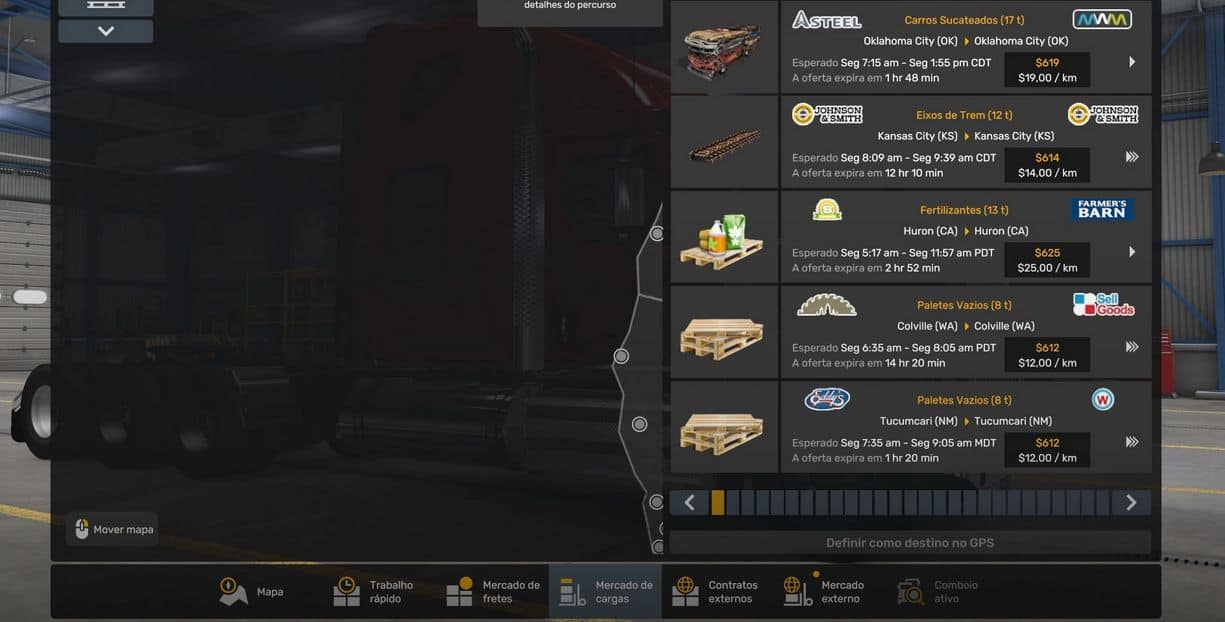The height and width of the screenshot is (622, 1225).
Task: Expand the down-arrow collapse button
Action: (x=105, y=31)
